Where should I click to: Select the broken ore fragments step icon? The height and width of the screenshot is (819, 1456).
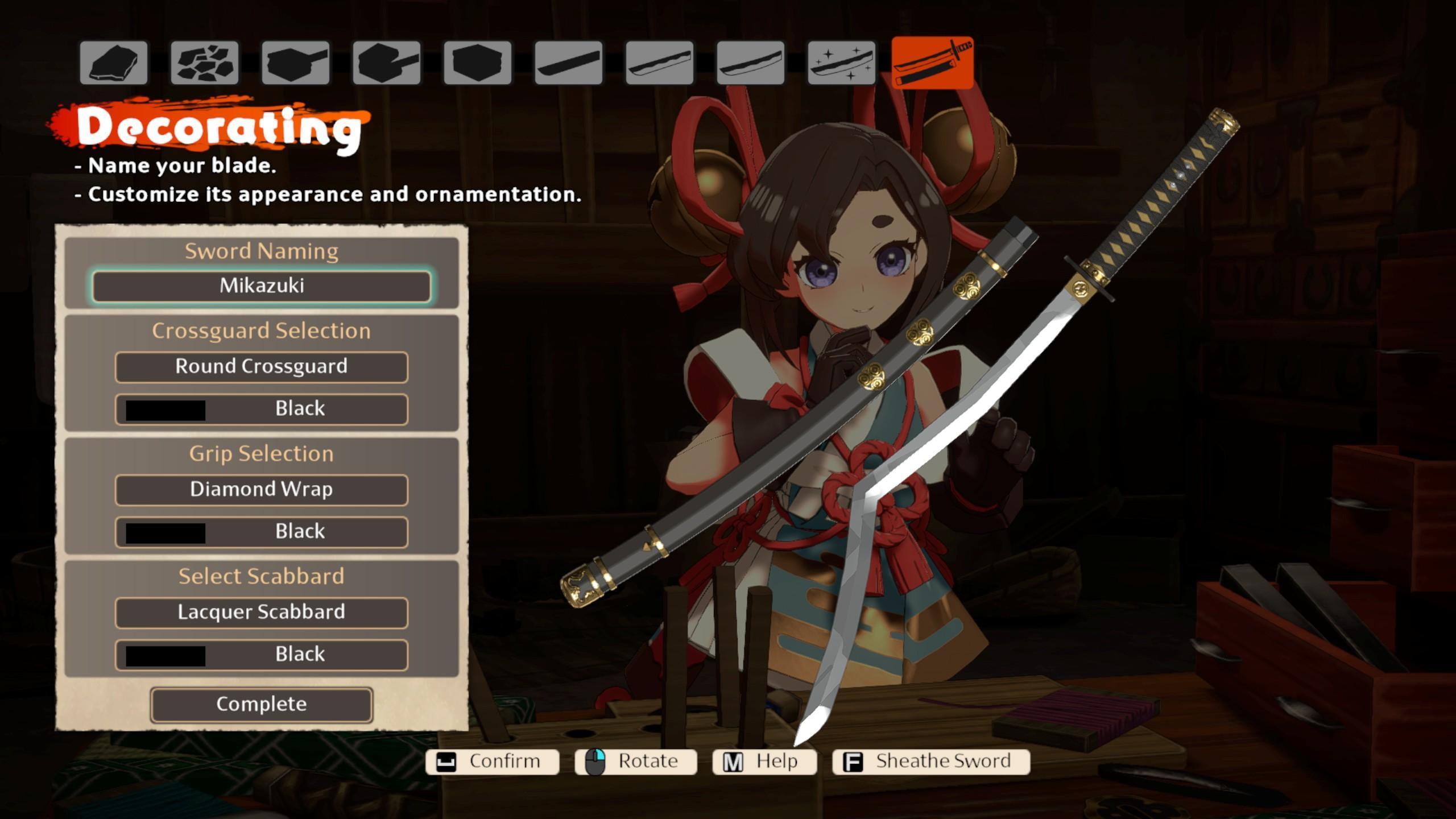click(x=205, y=63)
